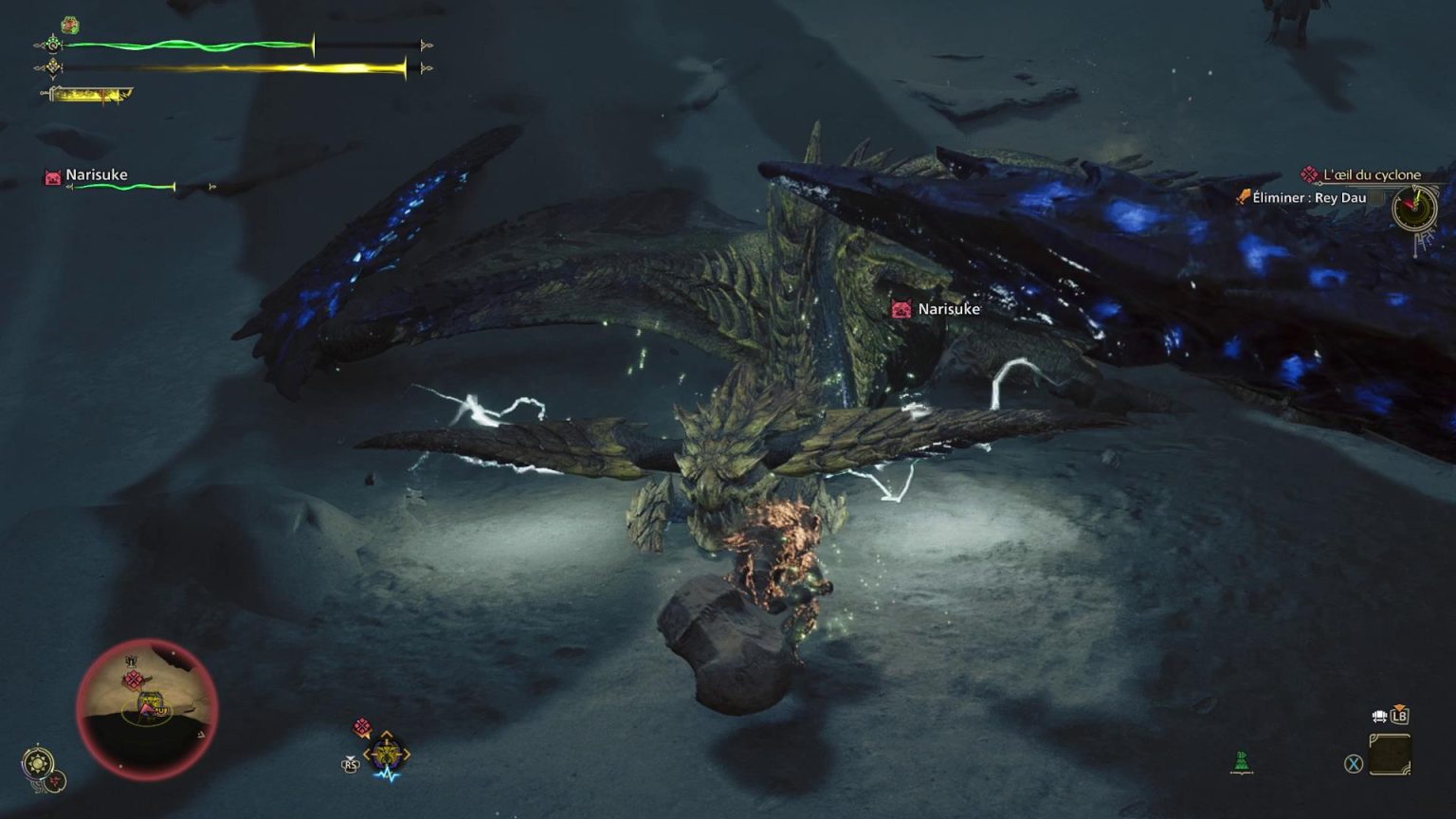Expand the minimap in the bottom left corner

tap(147, 706)
